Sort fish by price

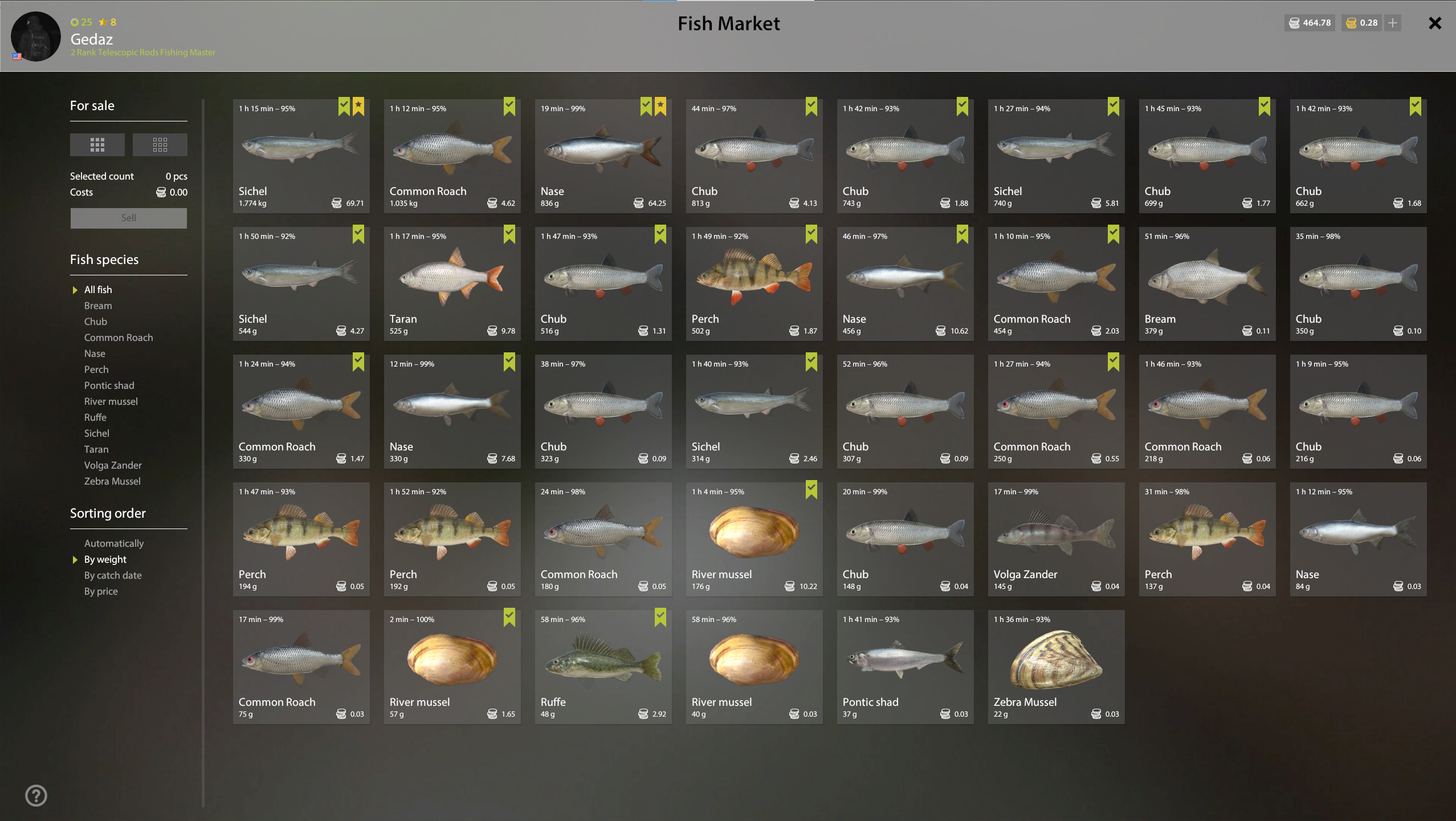pos(101,591)
